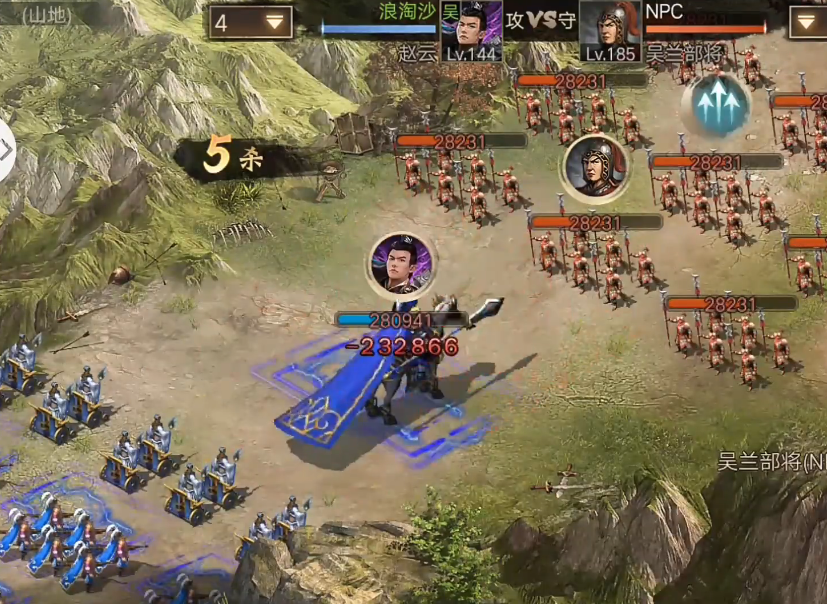This screenshot has height=604, width=827.
Task: Expand the dropdown arrow beside the NPC bar
Action: (807, 22)
